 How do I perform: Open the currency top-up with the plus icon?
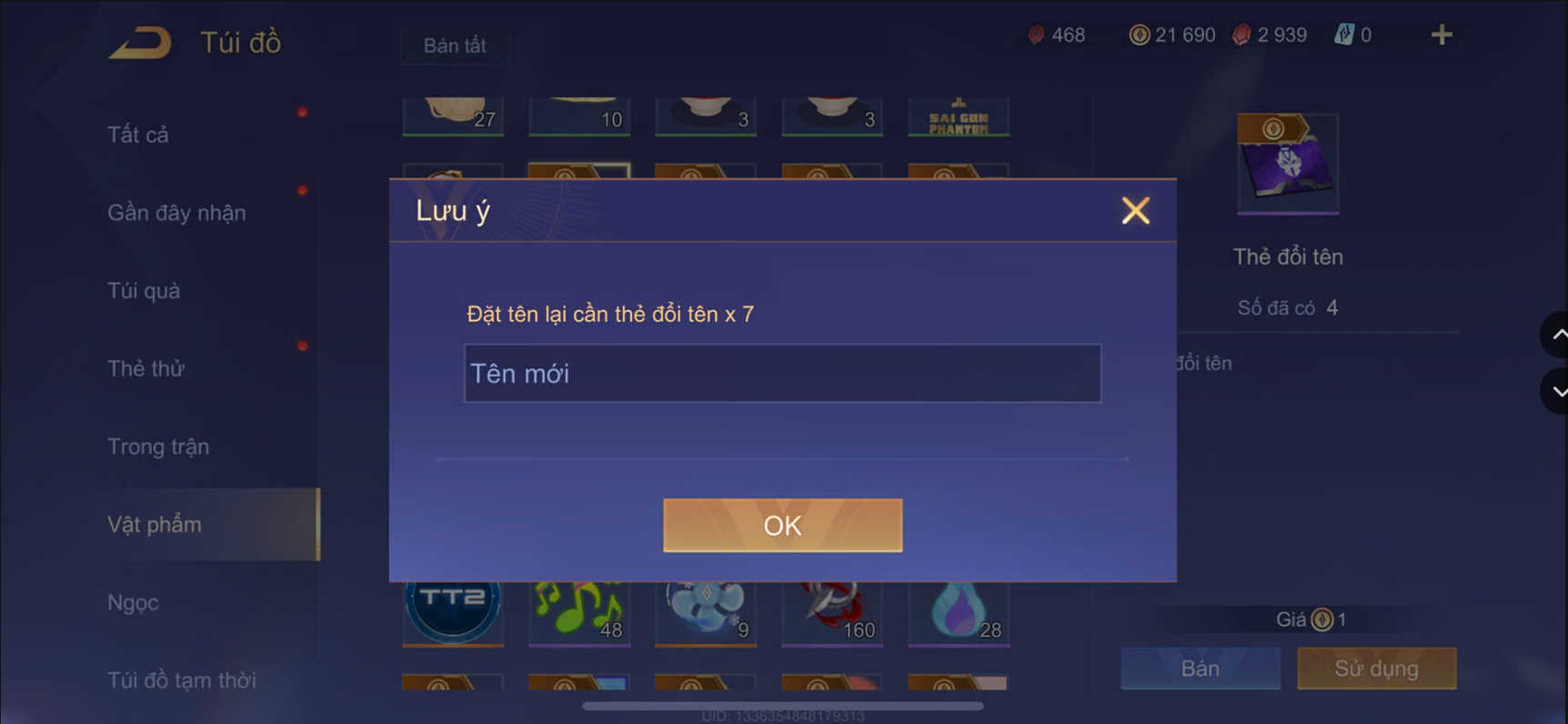click(x=1441, y=35)
